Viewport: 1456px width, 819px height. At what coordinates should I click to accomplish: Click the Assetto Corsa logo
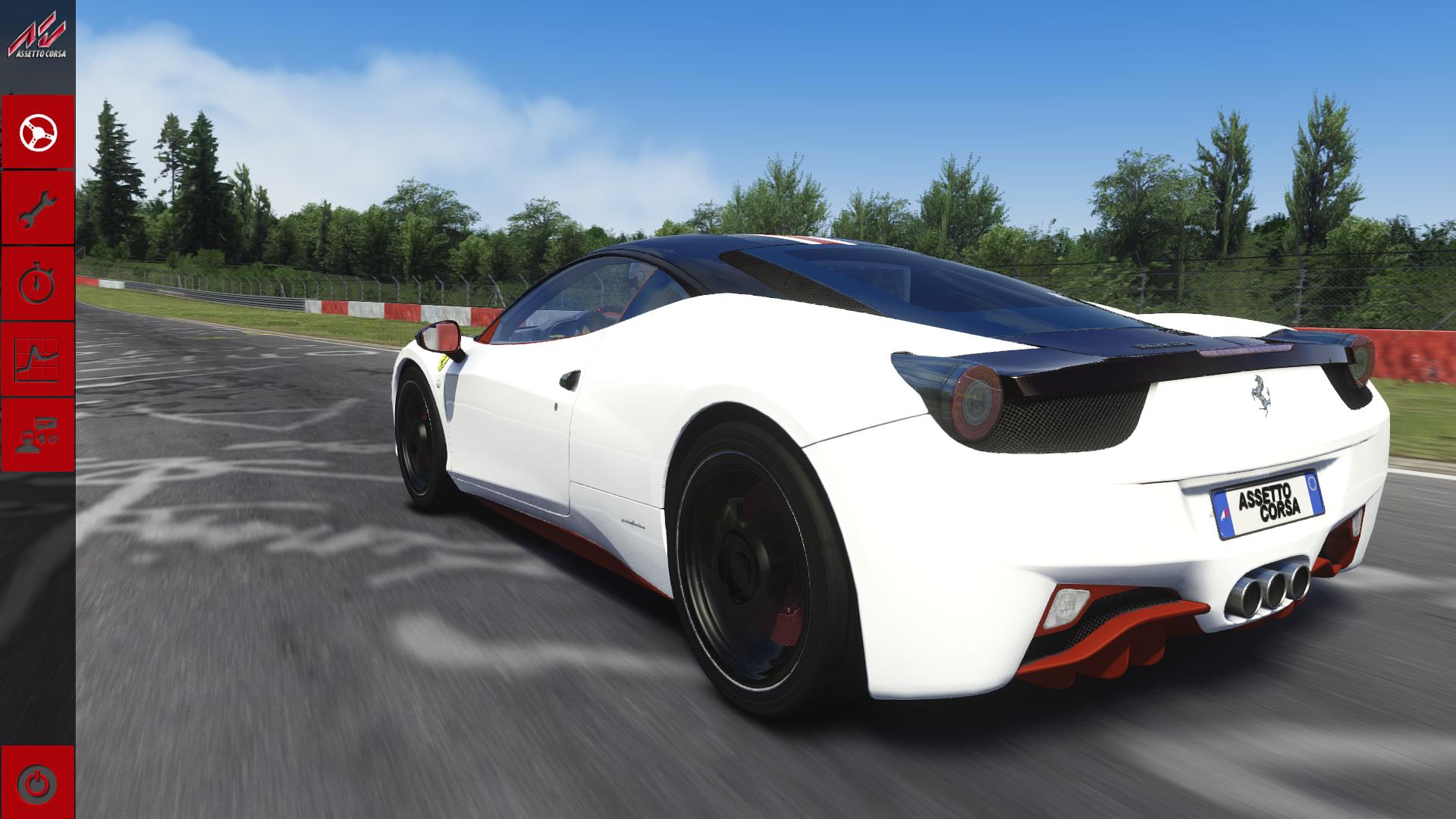[37, 39]
